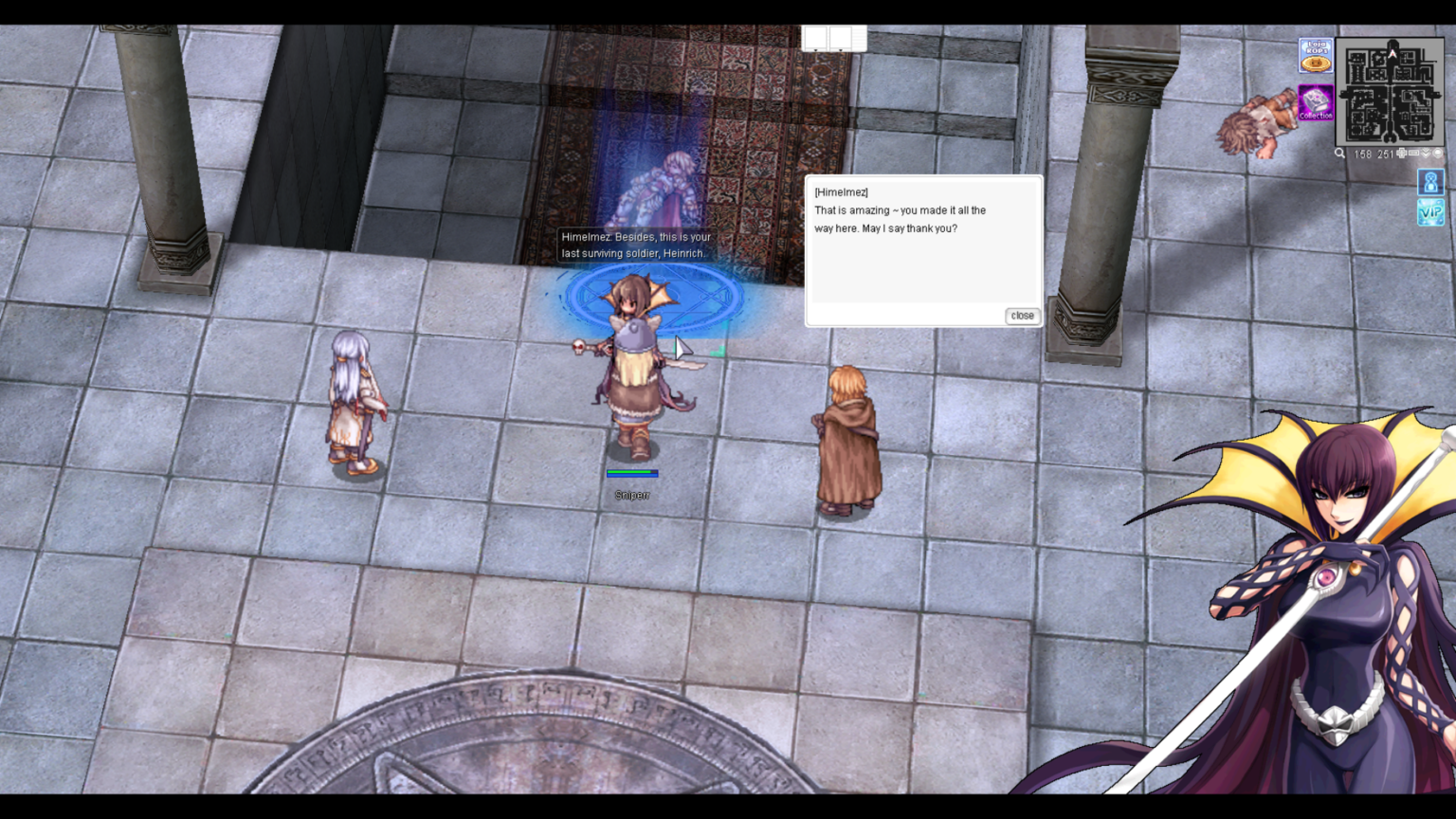This screenshot has width=1456, height=819.
Task: Click the dungeon minimap
Action: [x=1390, y=90]
